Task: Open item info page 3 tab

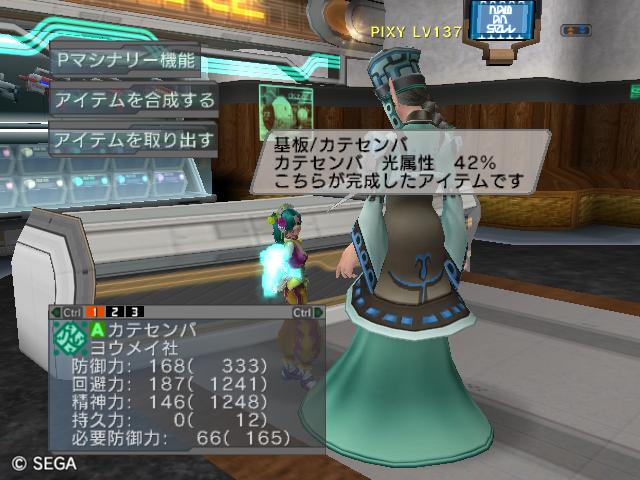Action: click(x=135, y=312)
